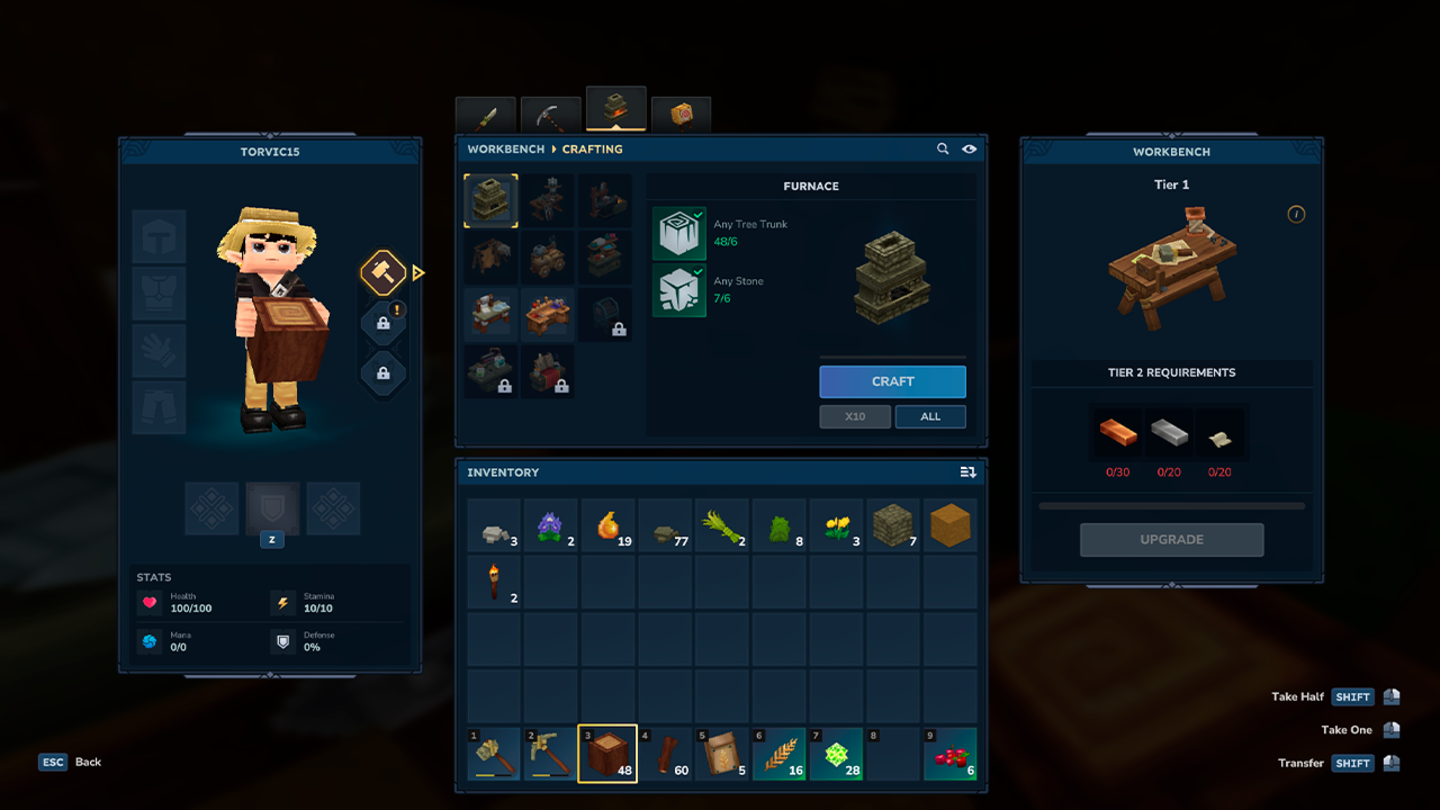This screenshot has width=1440, height=810.
Task: Choose the hammer in hotbar slot one
Action: pyautogui.click(x=493, y=754)
